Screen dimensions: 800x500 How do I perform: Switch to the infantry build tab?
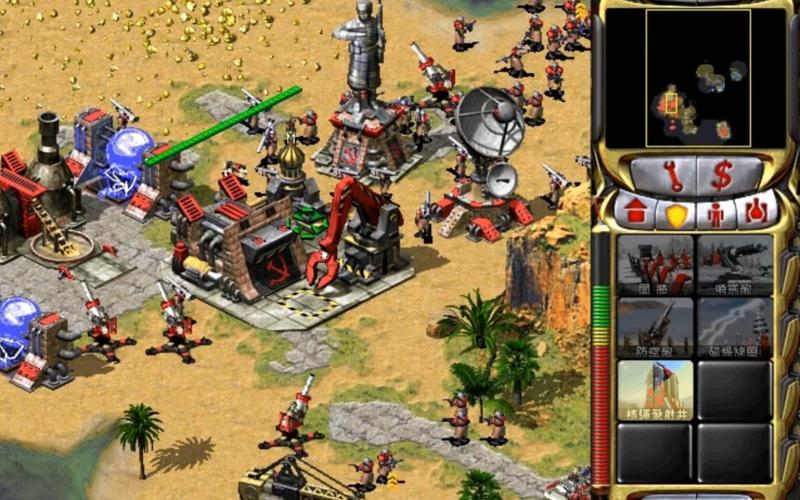(715, 214)
